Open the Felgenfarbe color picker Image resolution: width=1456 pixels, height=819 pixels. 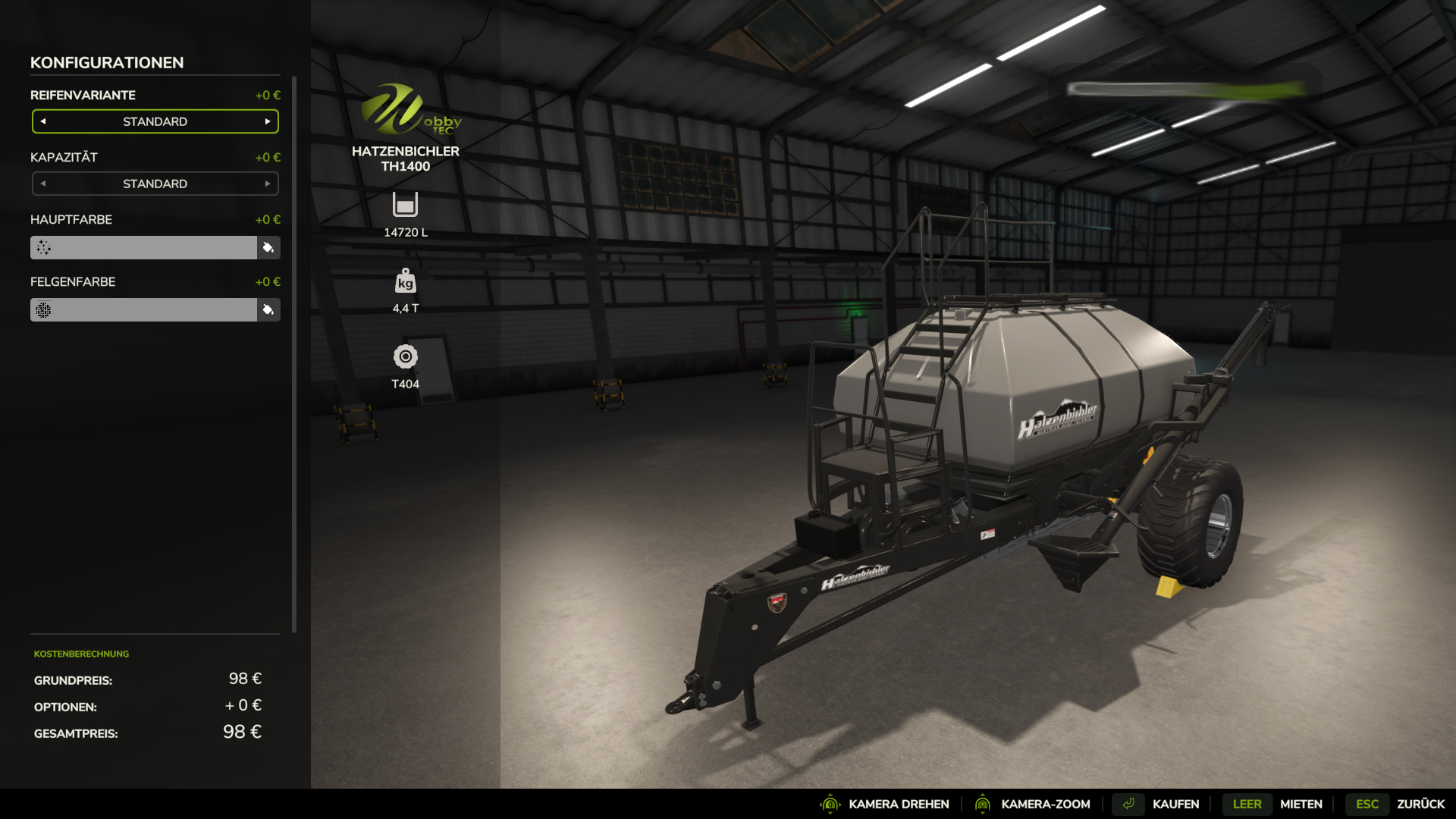click(268, 309)
